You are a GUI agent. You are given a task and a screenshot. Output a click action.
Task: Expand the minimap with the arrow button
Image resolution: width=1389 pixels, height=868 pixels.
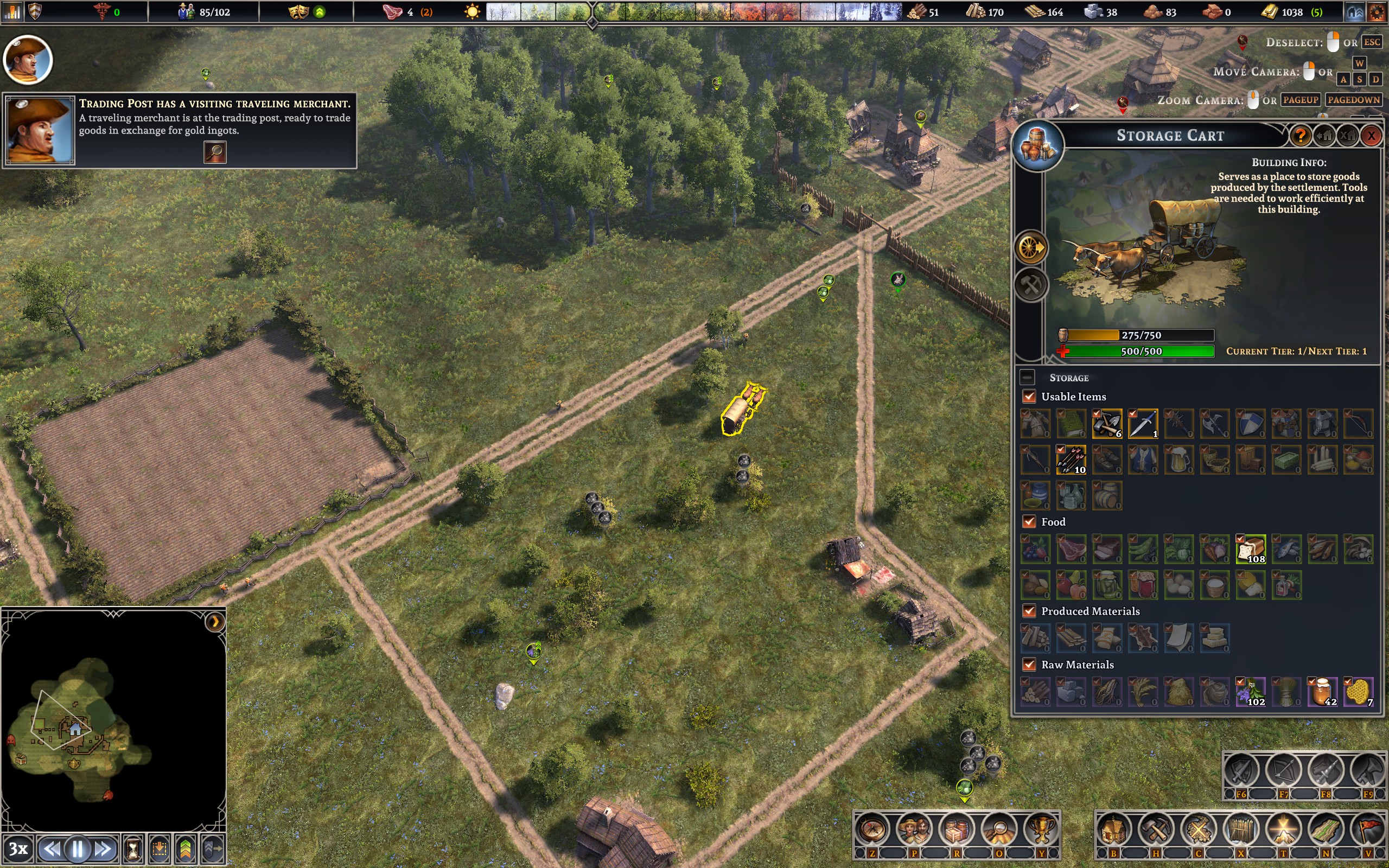215,622
